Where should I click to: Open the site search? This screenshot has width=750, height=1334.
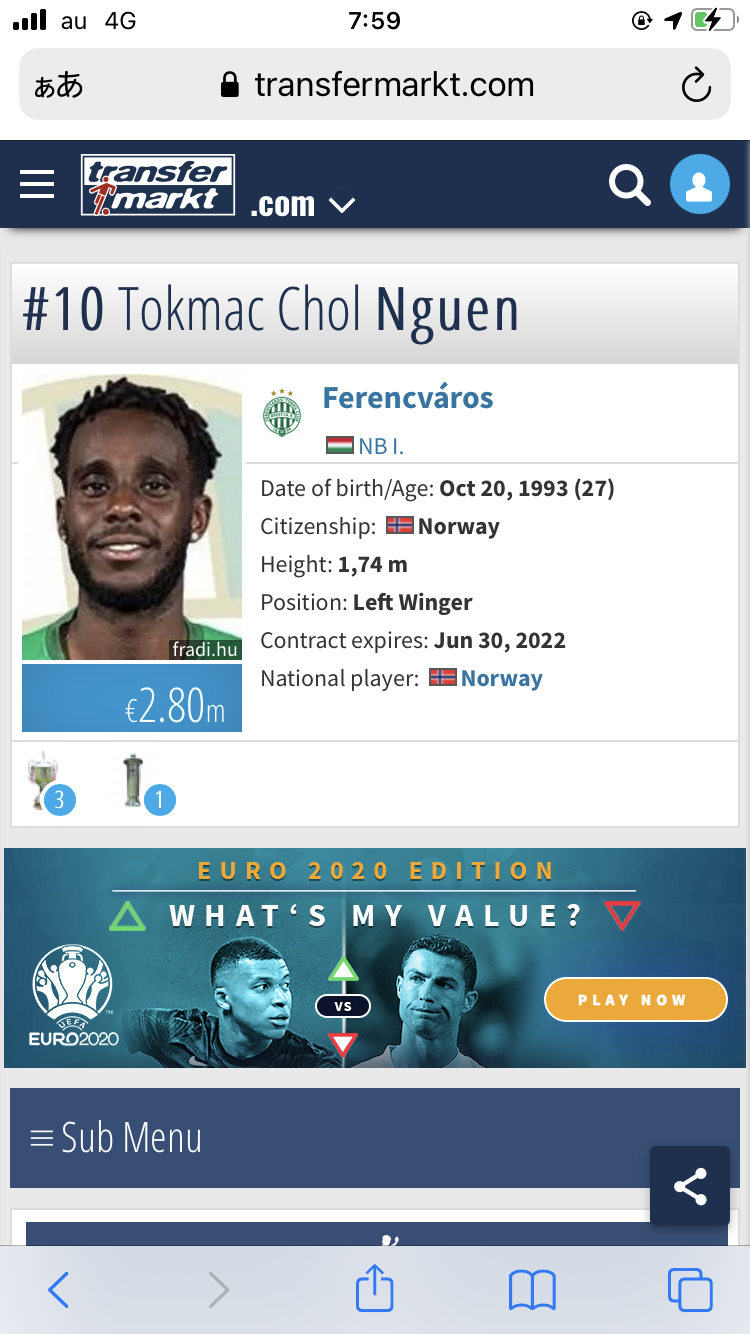pyautogui.click(x=629, y=185)
